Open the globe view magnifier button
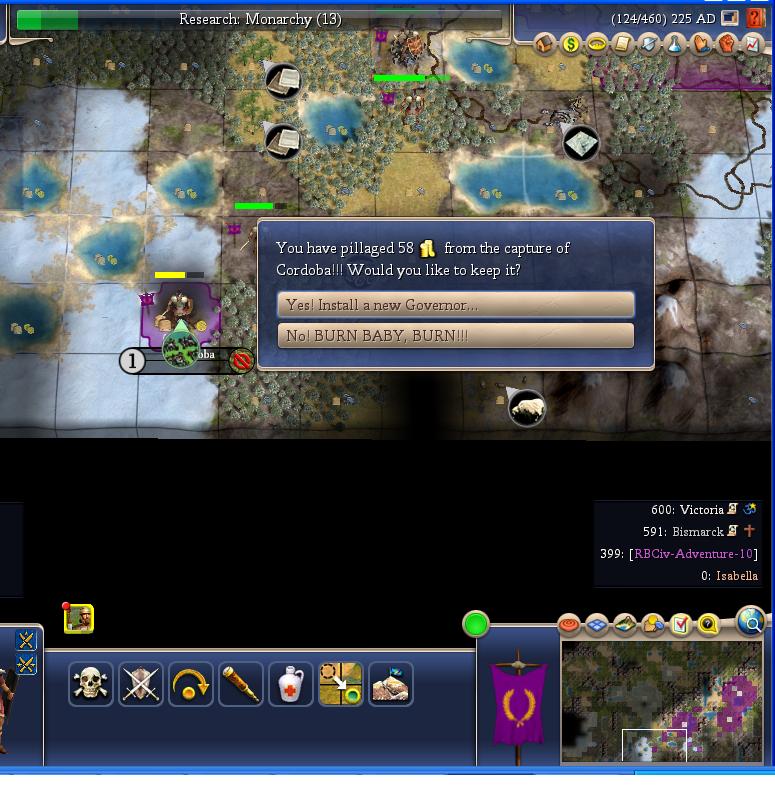Viewport: 775px width, 800px height. coord(751,621)
